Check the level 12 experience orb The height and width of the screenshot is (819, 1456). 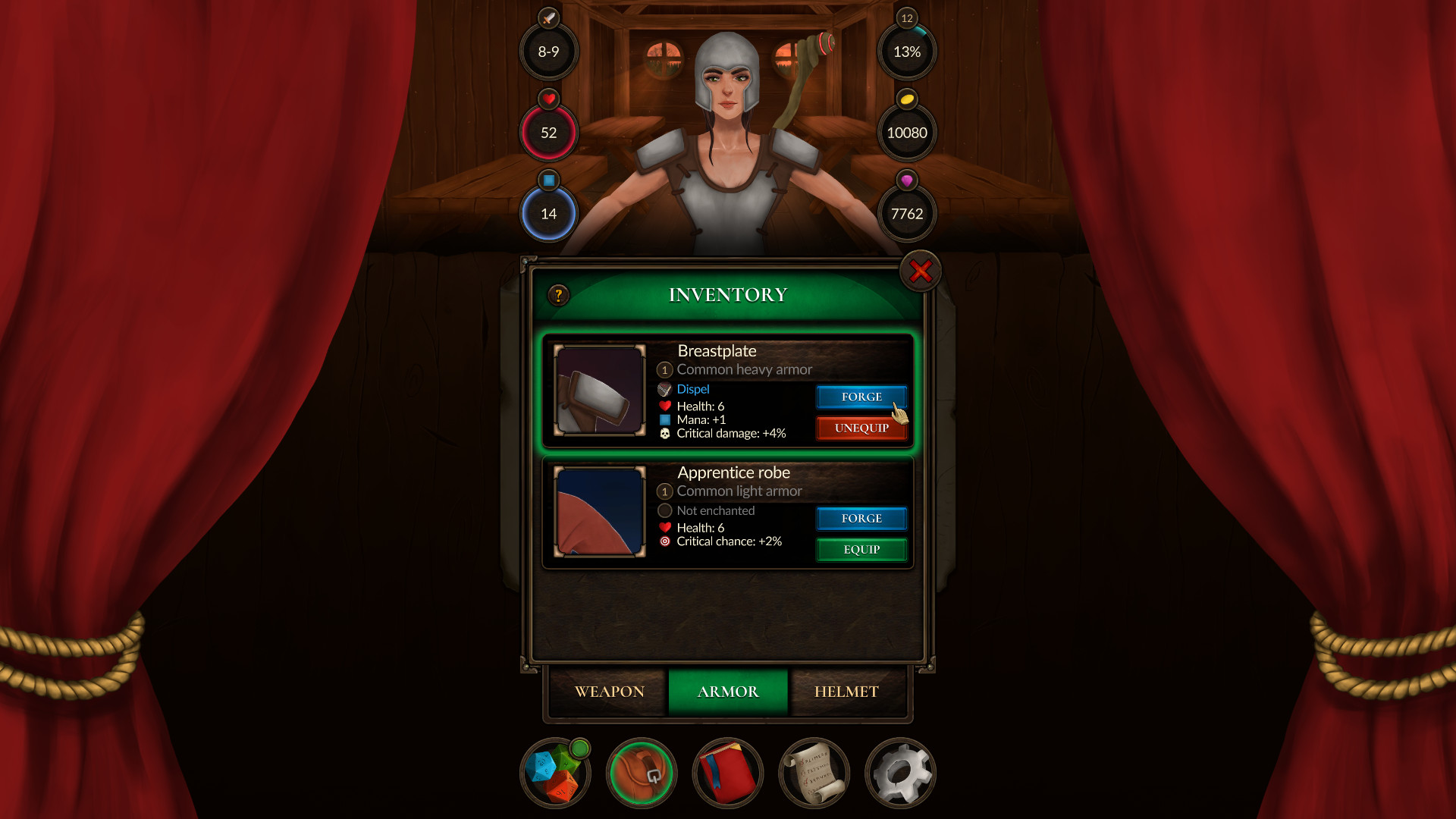(x=907, y=52)
